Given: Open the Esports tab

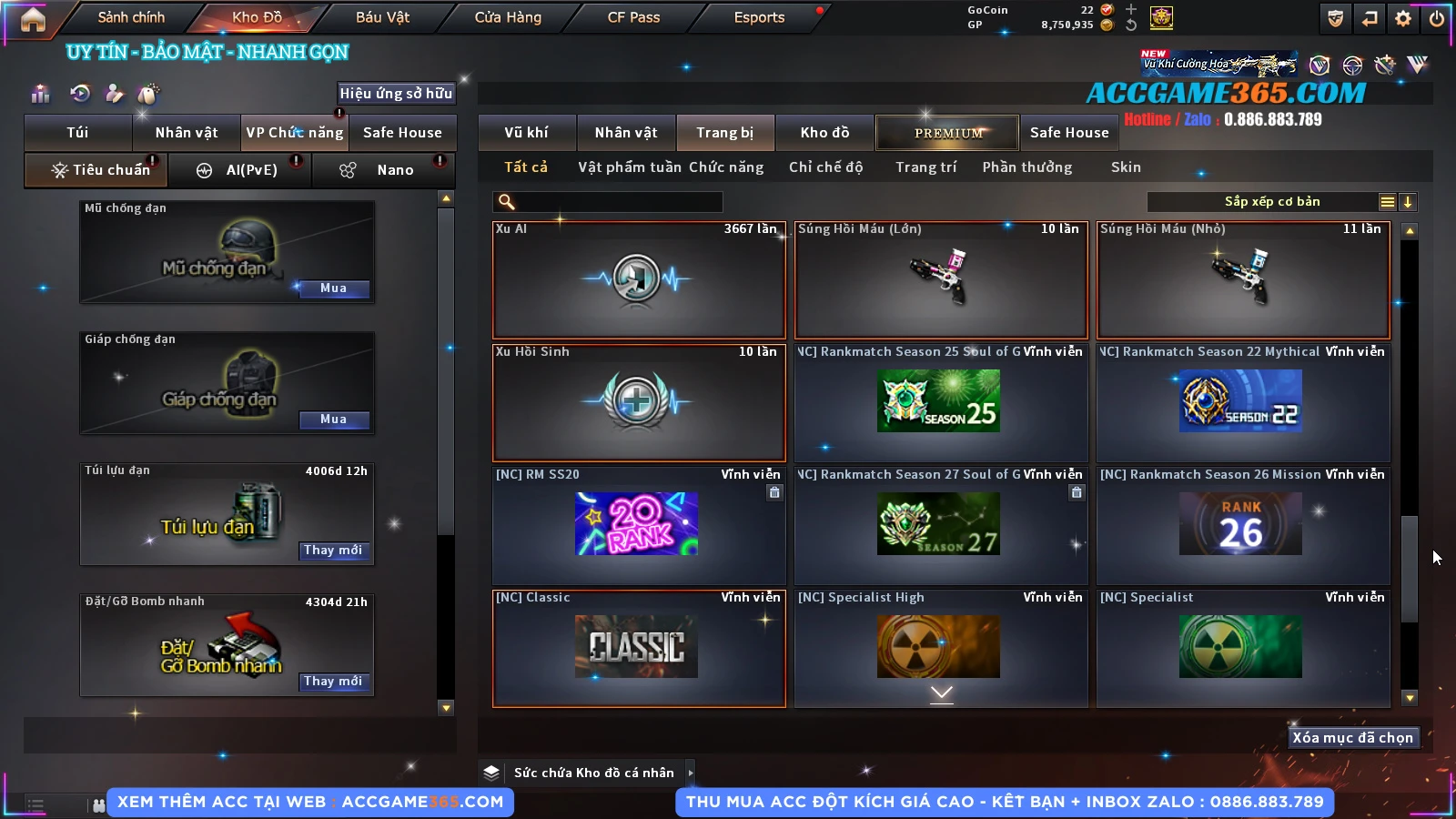Looking at the screenshot, I should coord(759,17).
